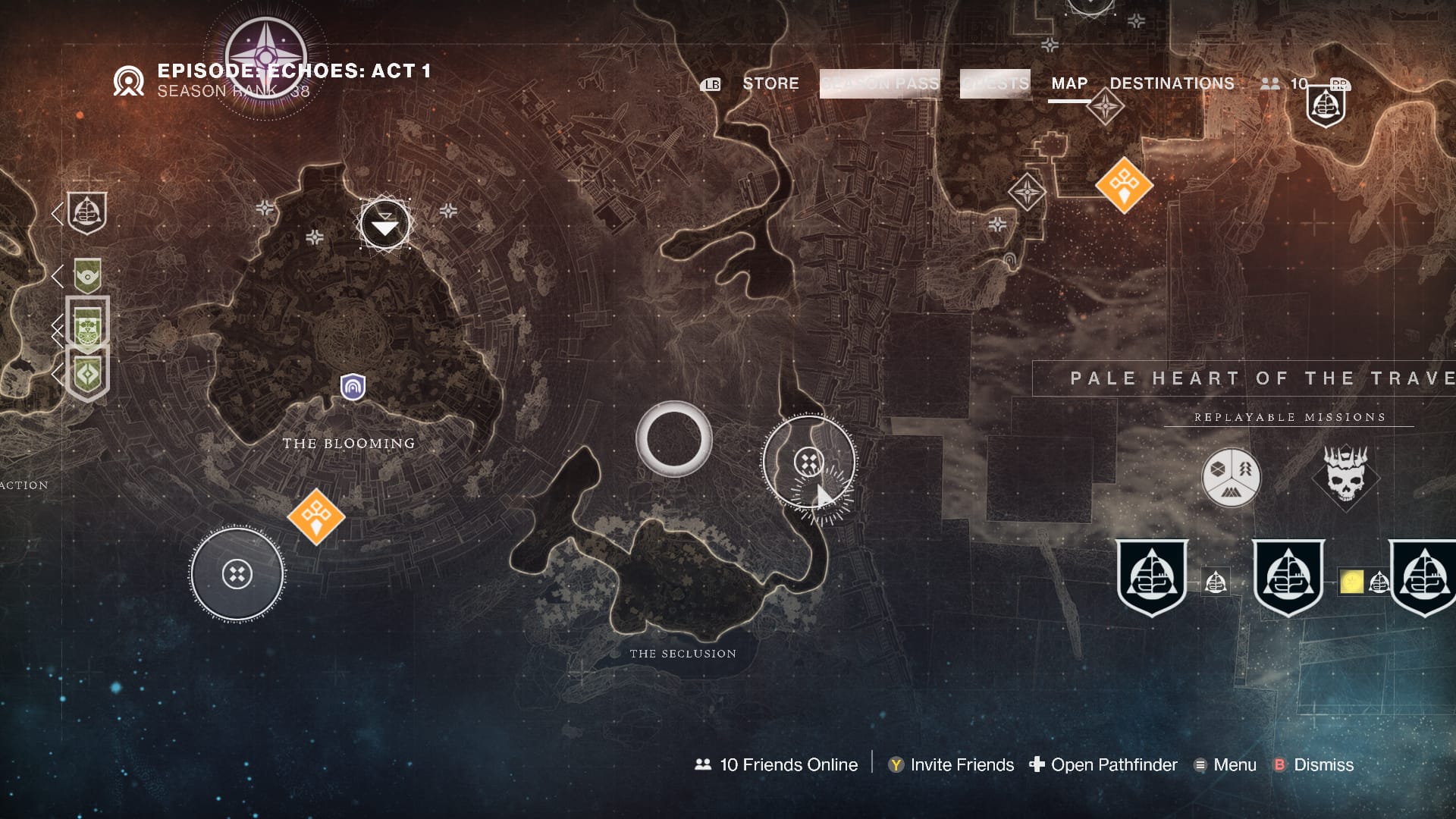Switch to the Destinations tab

pos(1172,83)
